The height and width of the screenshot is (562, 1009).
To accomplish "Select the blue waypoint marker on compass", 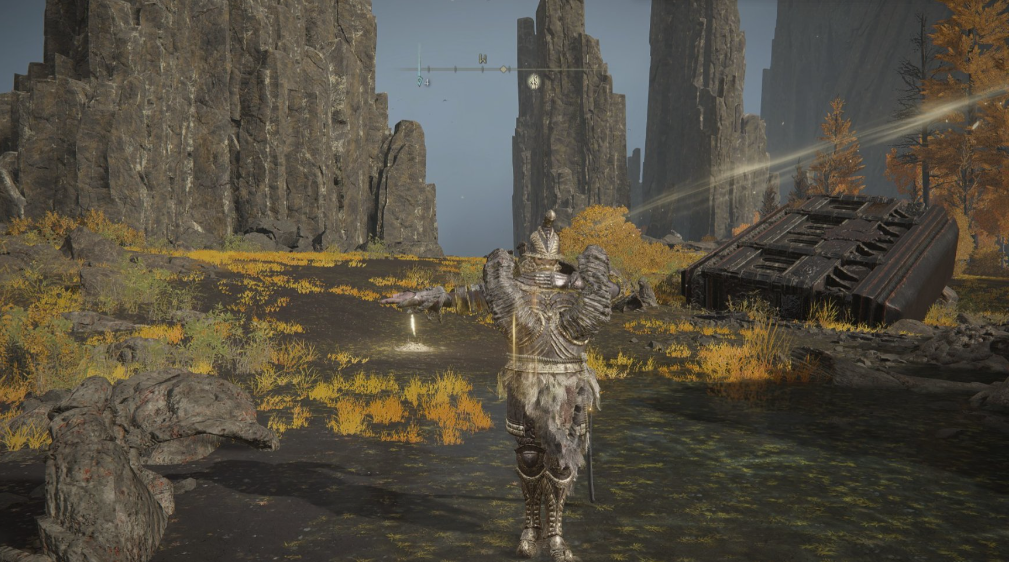I will (420, 79).
